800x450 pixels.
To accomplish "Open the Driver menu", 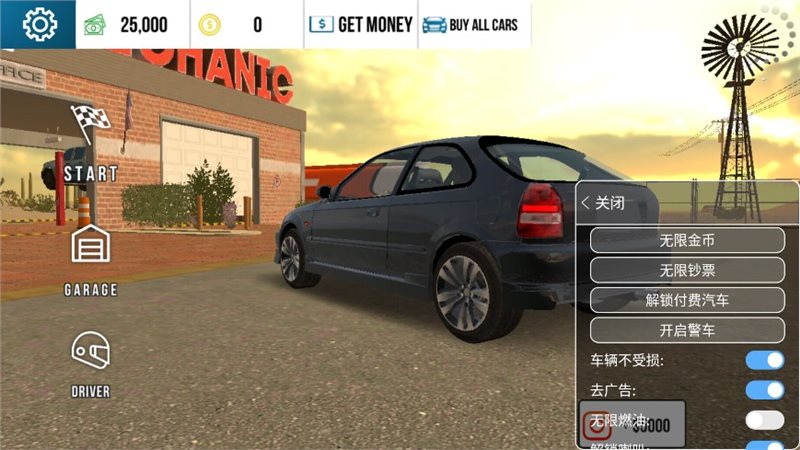I will click(91, 362).
